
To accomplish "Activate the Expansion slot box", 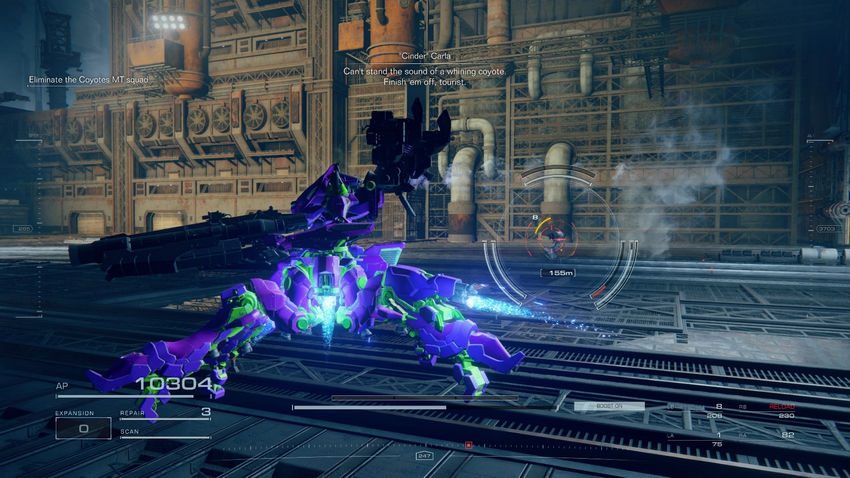I will tap(82, 428).
